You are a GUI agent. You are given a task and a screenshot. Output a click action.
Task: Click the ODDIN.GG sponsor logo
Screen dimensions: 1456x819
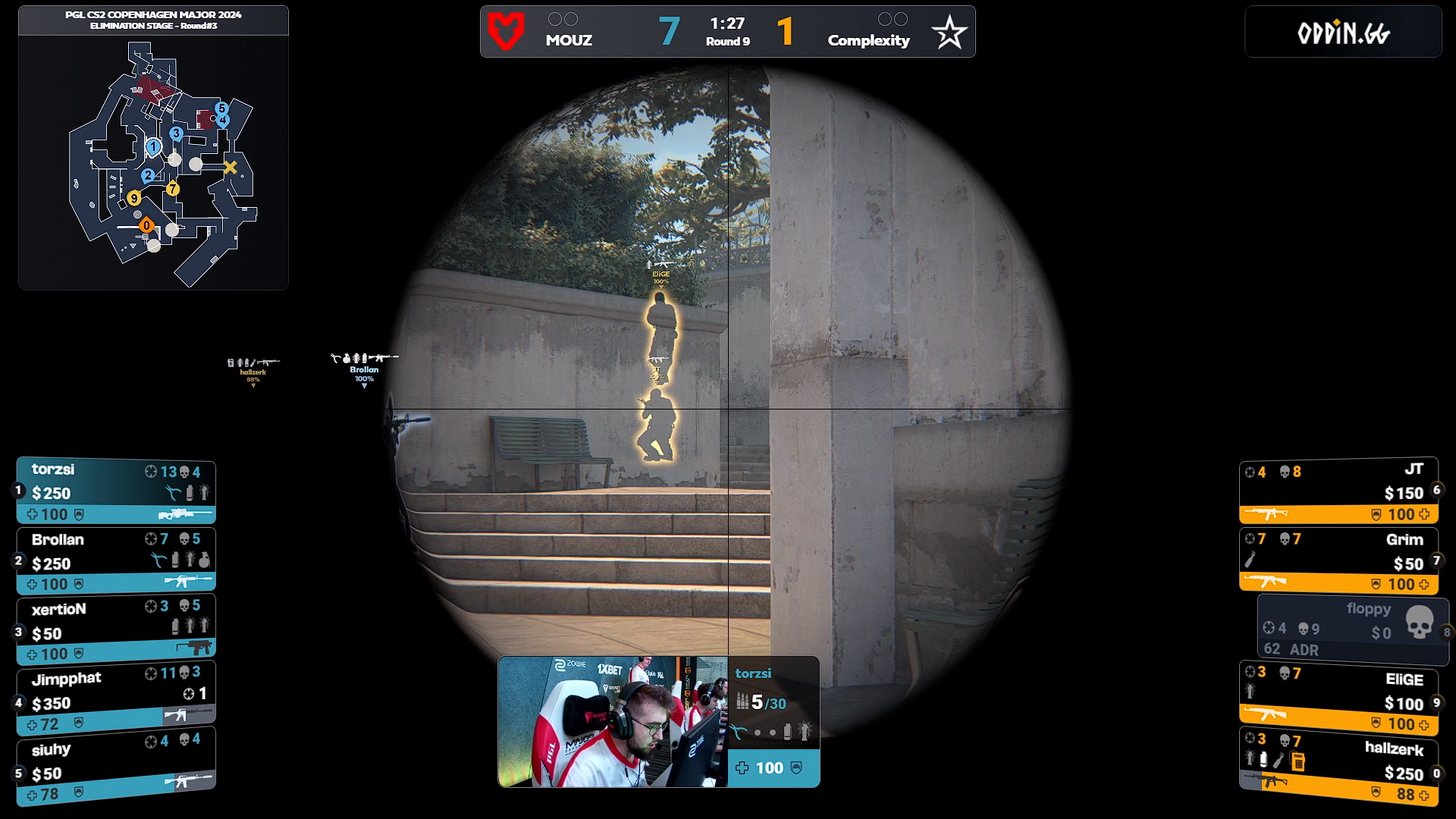1343,32
